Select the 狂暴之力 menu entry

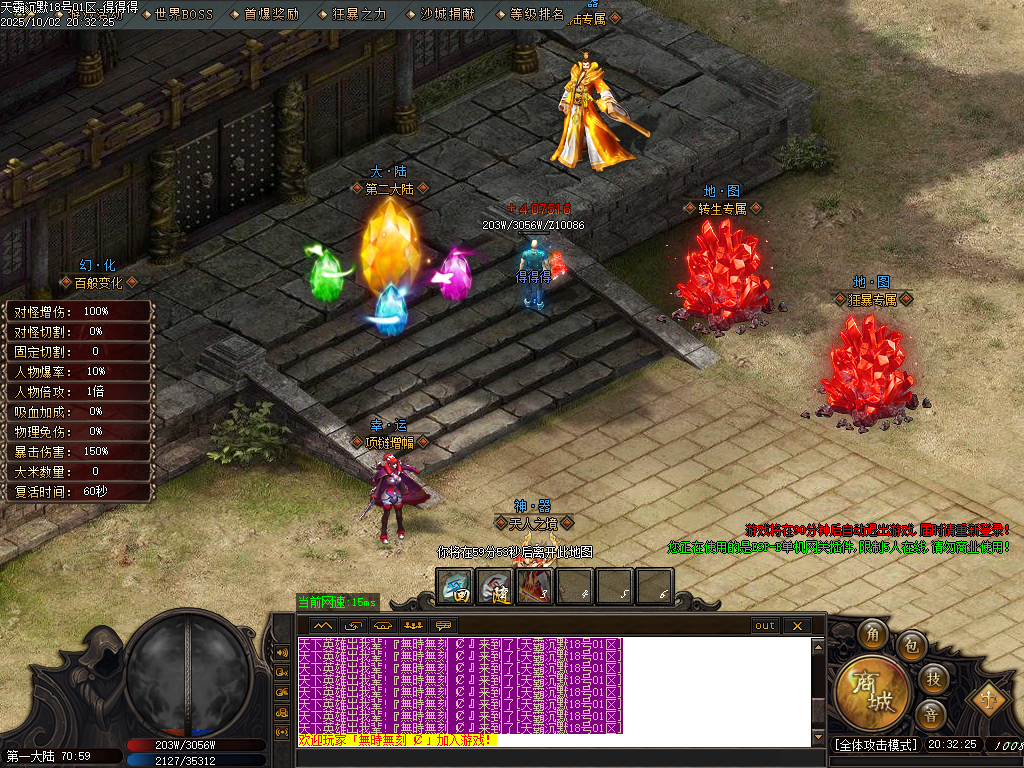coord(358,15)
